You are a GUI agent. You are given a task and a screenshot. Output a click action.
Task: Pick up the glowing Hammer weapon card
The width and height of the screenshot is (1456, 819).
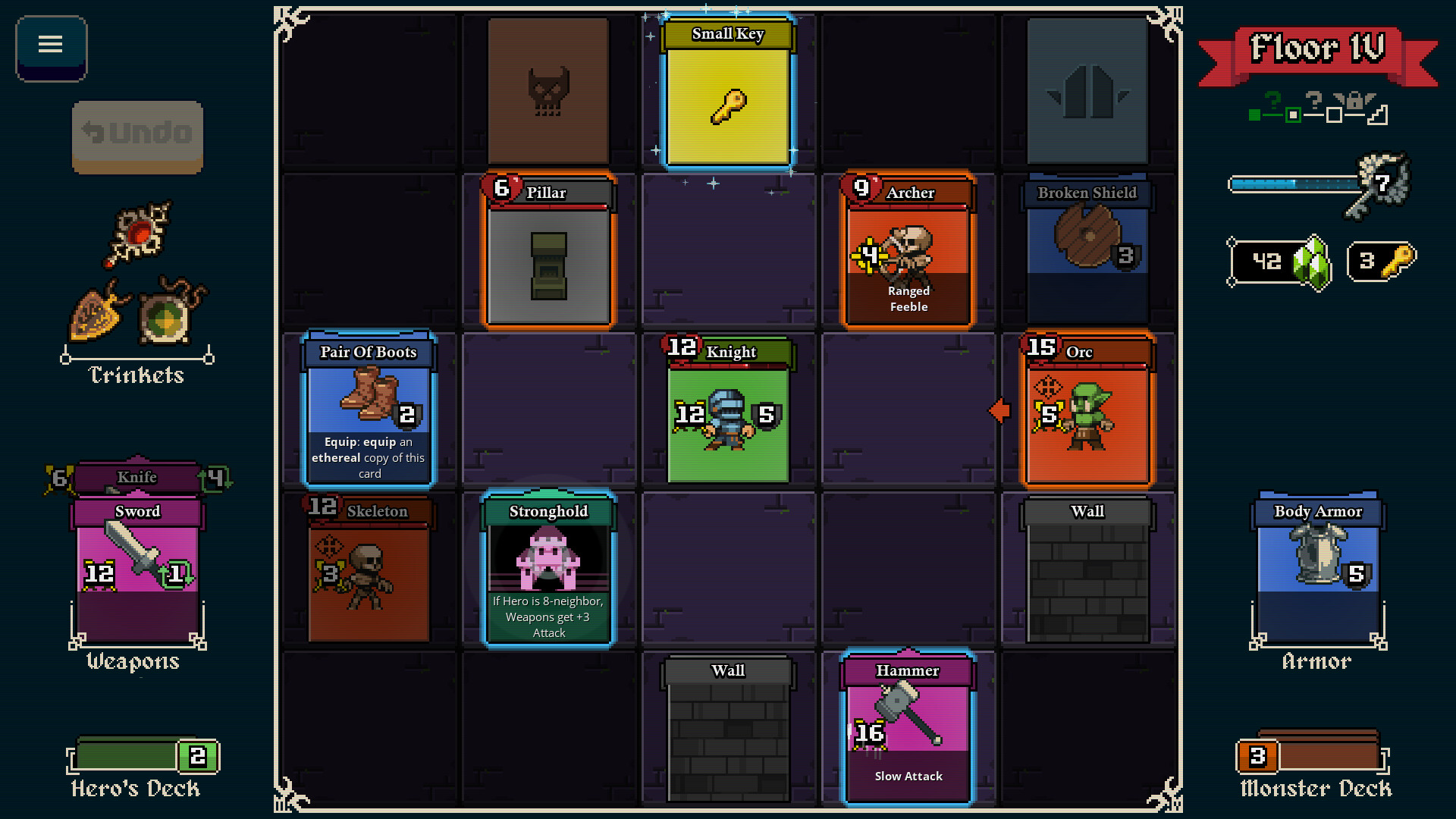908,724
